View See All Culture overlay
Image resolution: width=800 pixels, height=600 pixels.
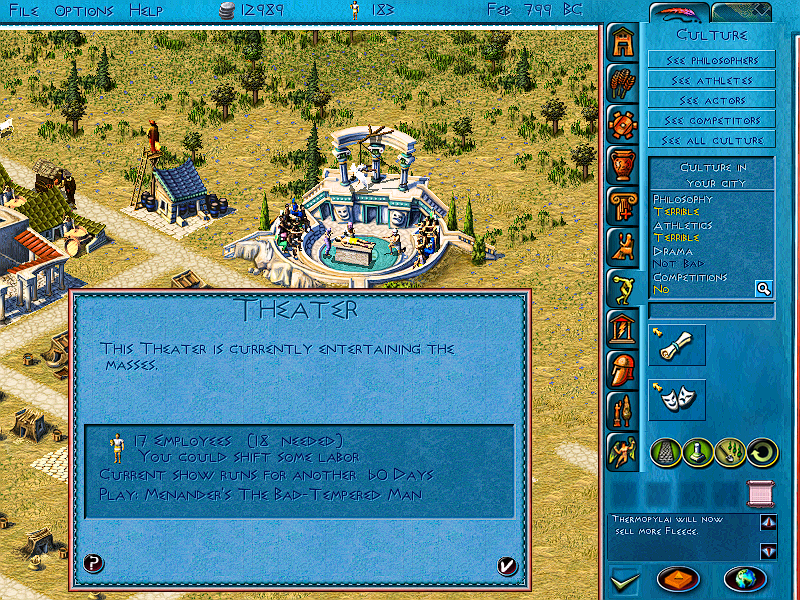coord(711,140)
